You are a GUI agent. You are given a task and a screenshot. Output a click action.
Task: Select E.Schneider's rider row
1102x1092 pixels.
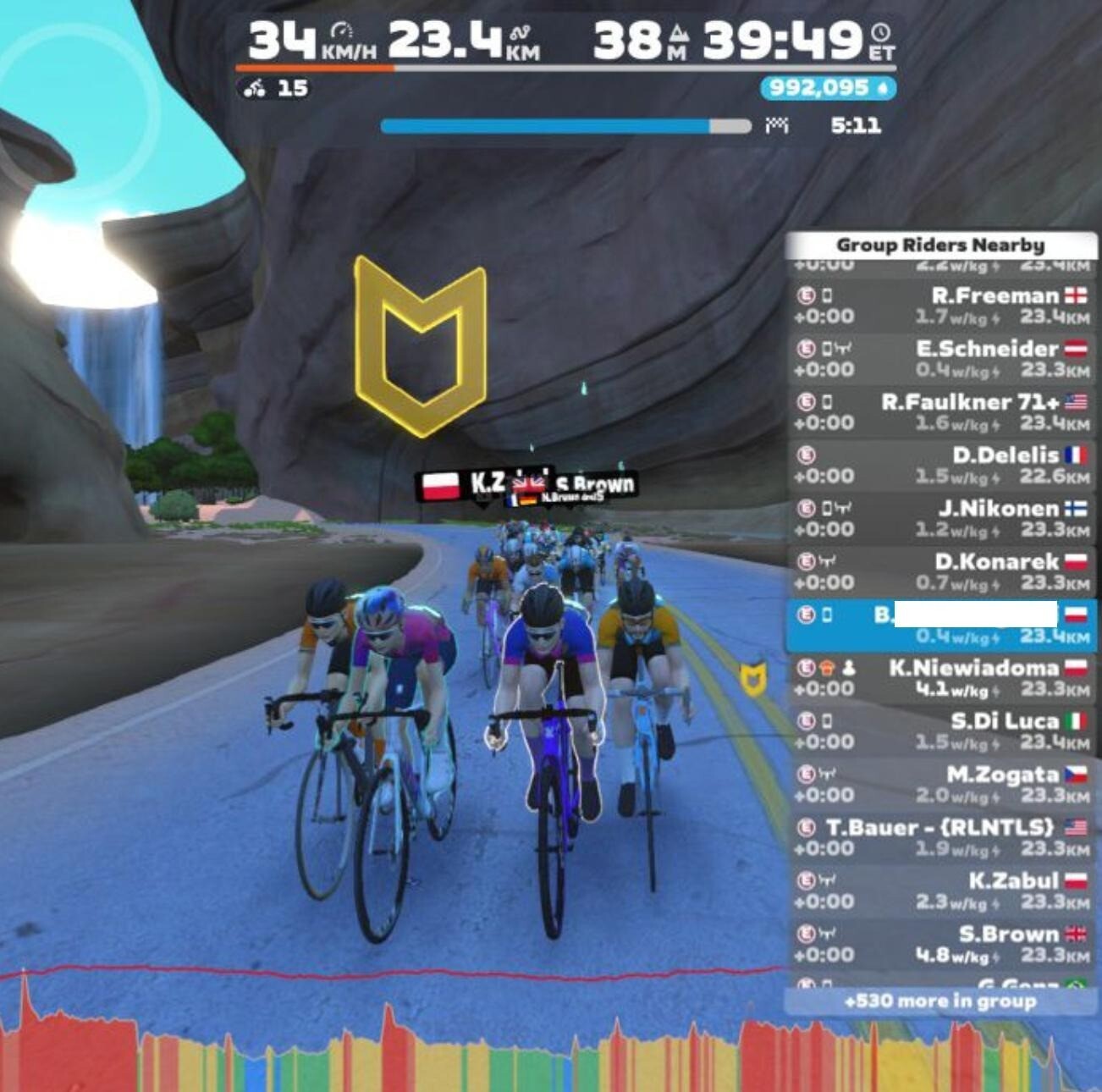939,359
